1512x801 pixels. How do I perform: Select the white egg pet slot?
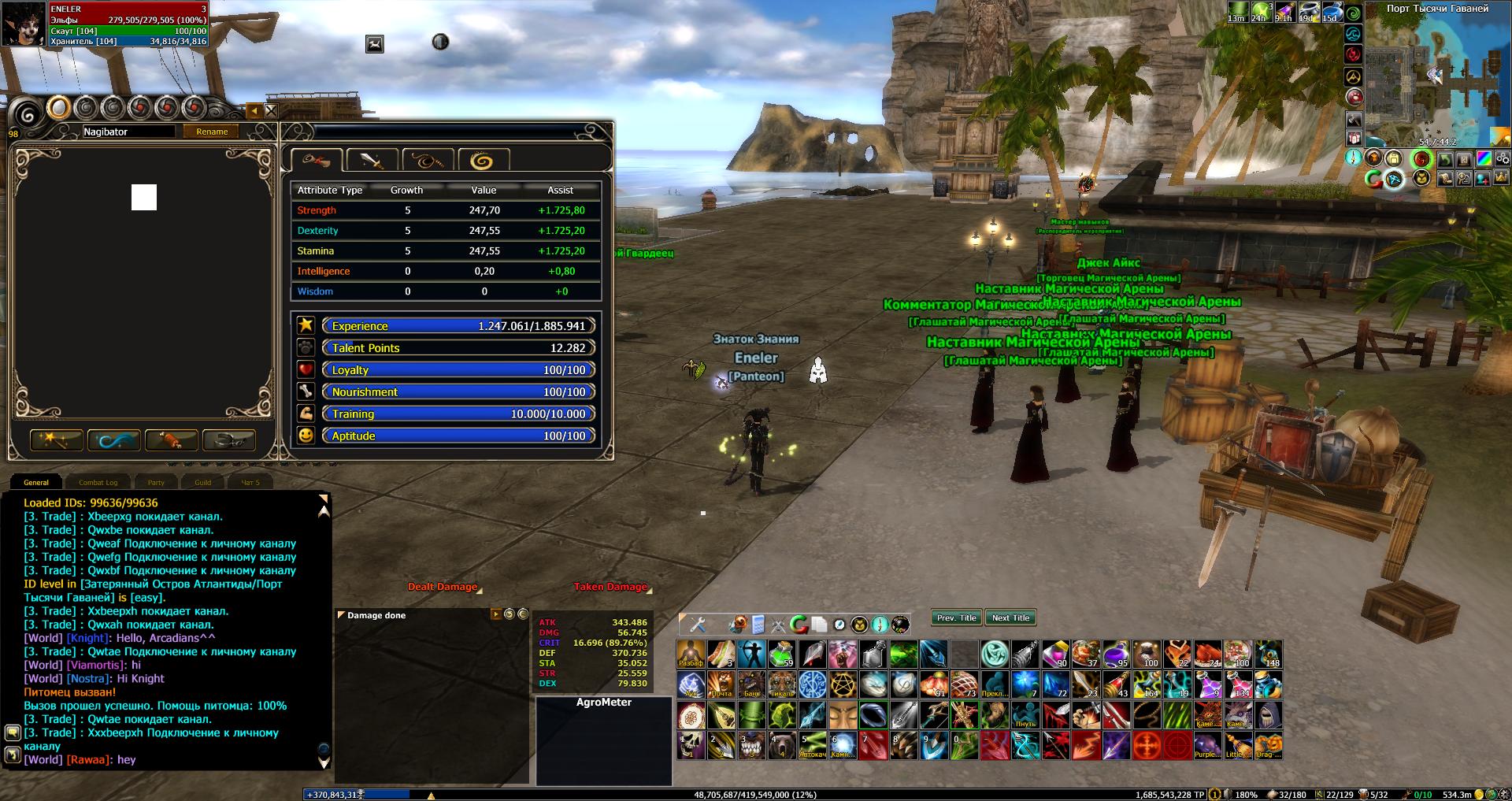[x=59, y=108]
